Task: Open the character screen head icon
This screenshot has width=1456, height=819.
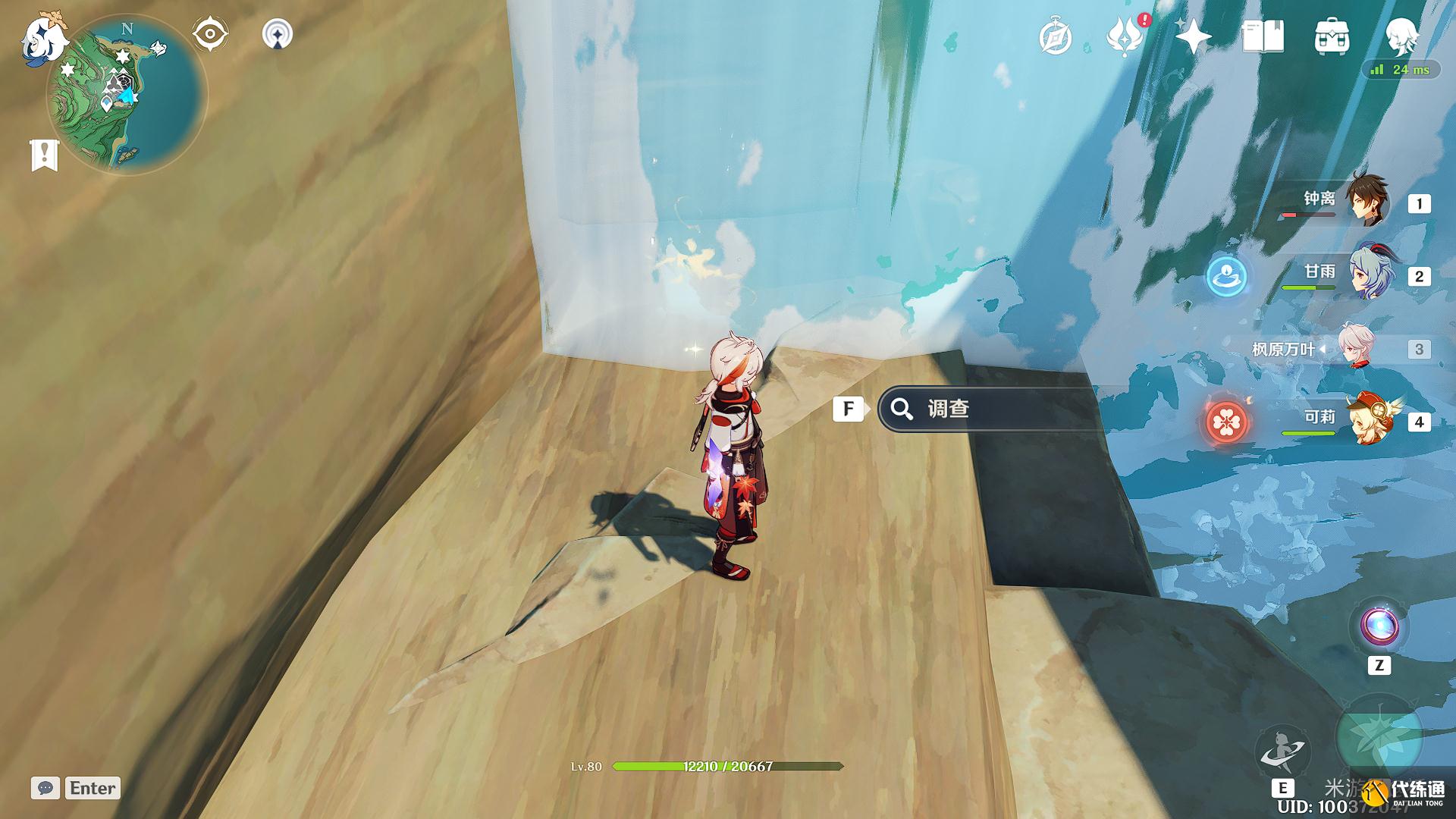Action: pyautogui.click(x=1401, y=35)
